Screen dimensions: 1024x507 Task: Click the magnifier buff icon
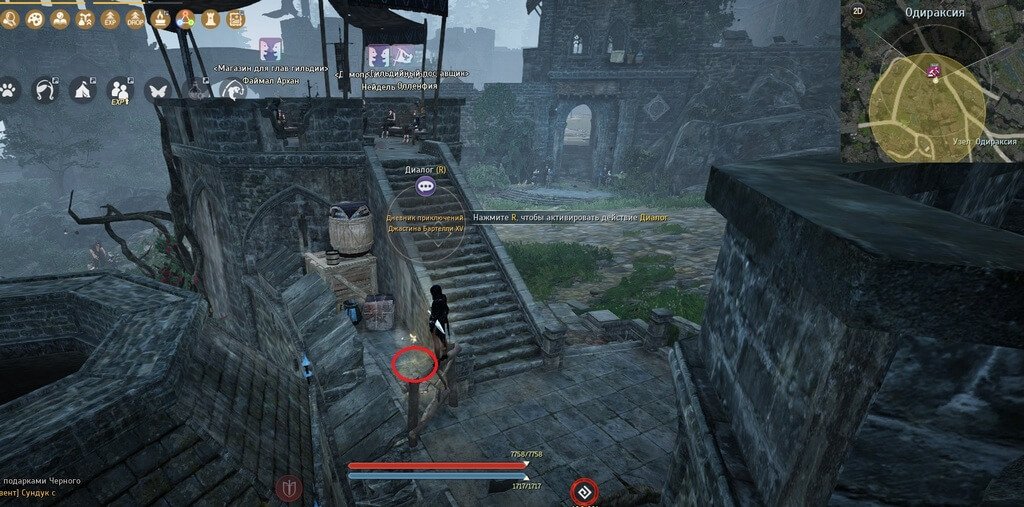(9, 19)
